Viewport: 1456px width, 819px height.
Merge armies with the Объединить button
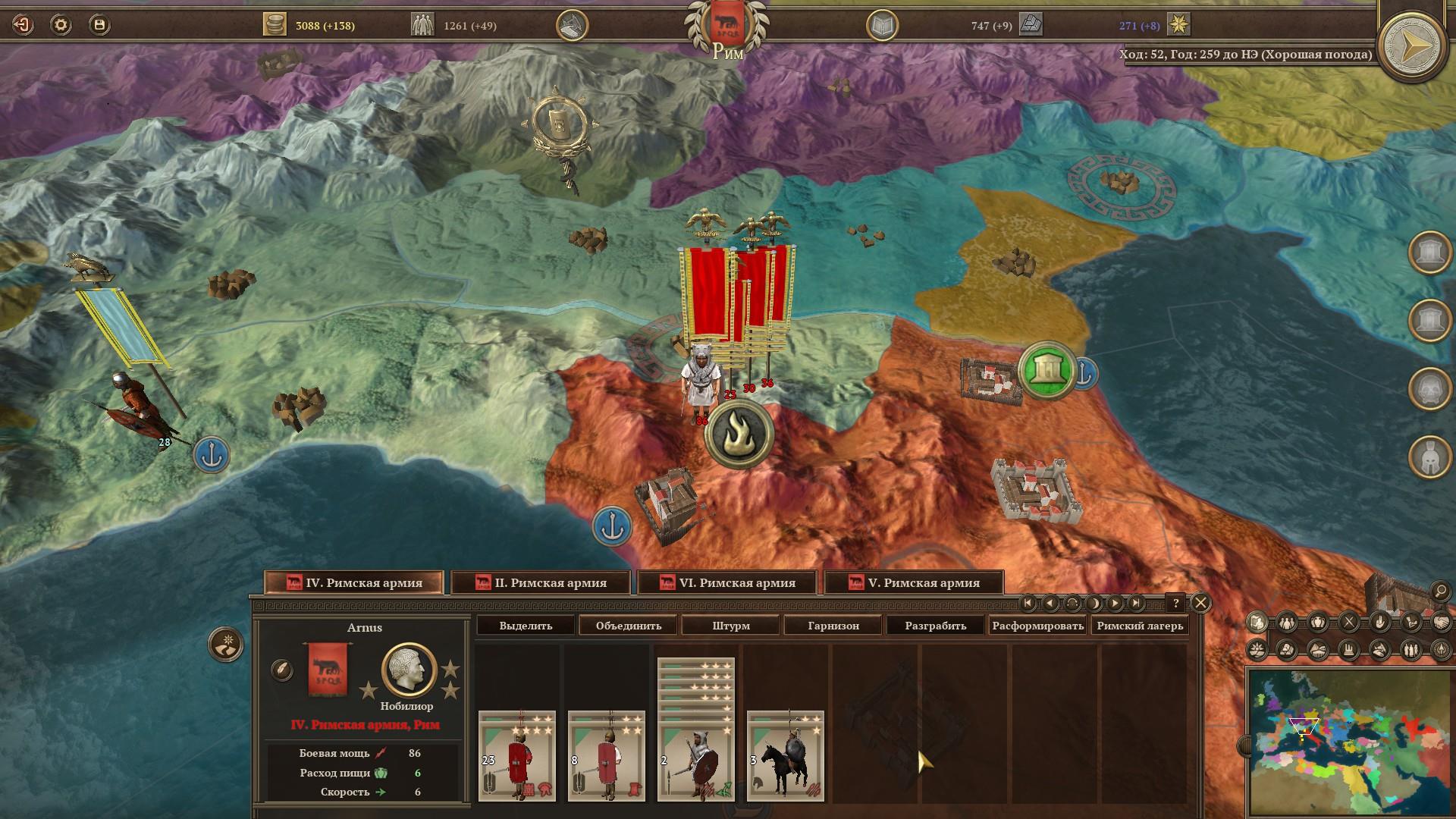[629, 626]
